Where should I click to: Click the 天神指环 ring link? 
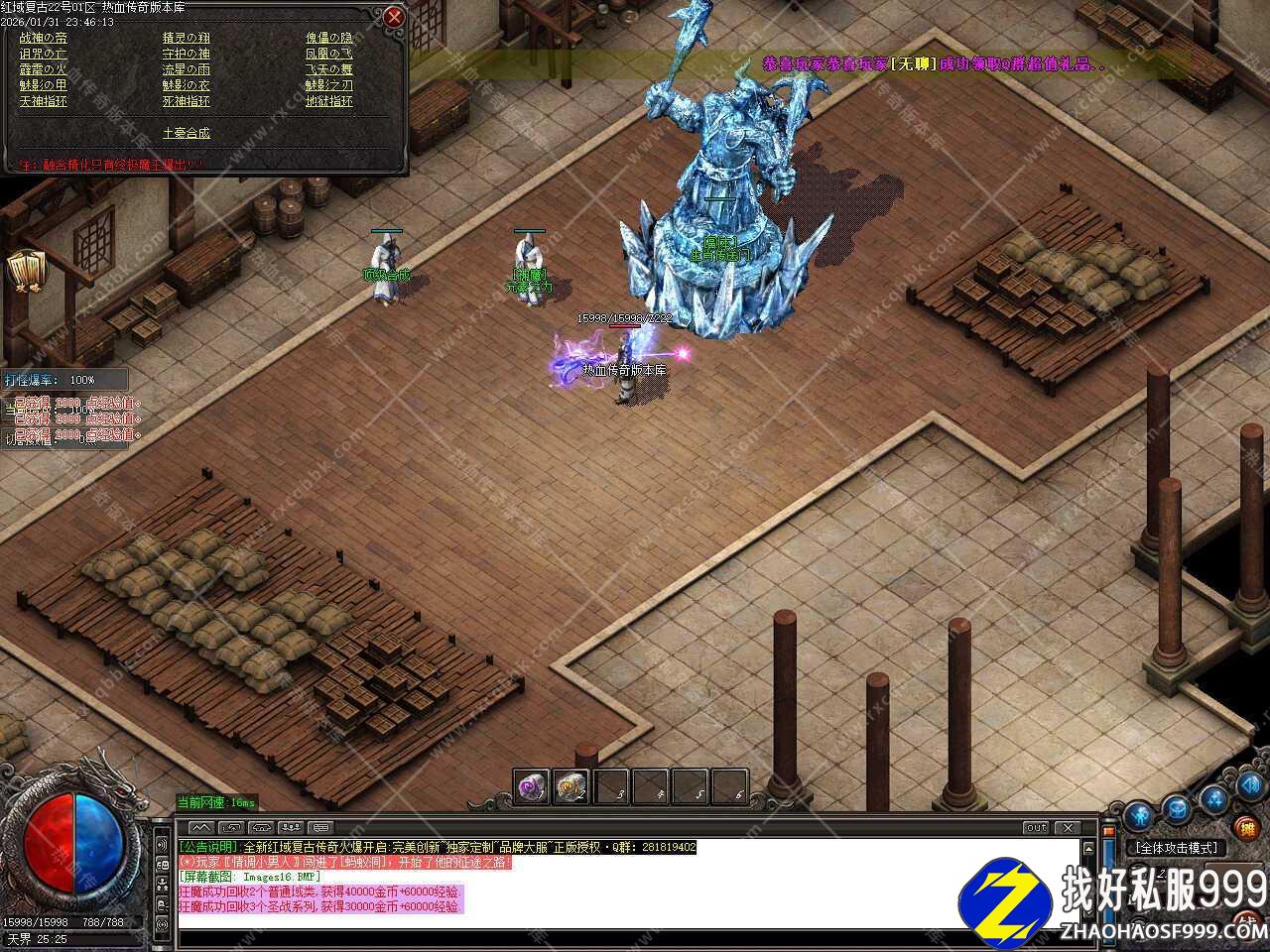(44, 101)
